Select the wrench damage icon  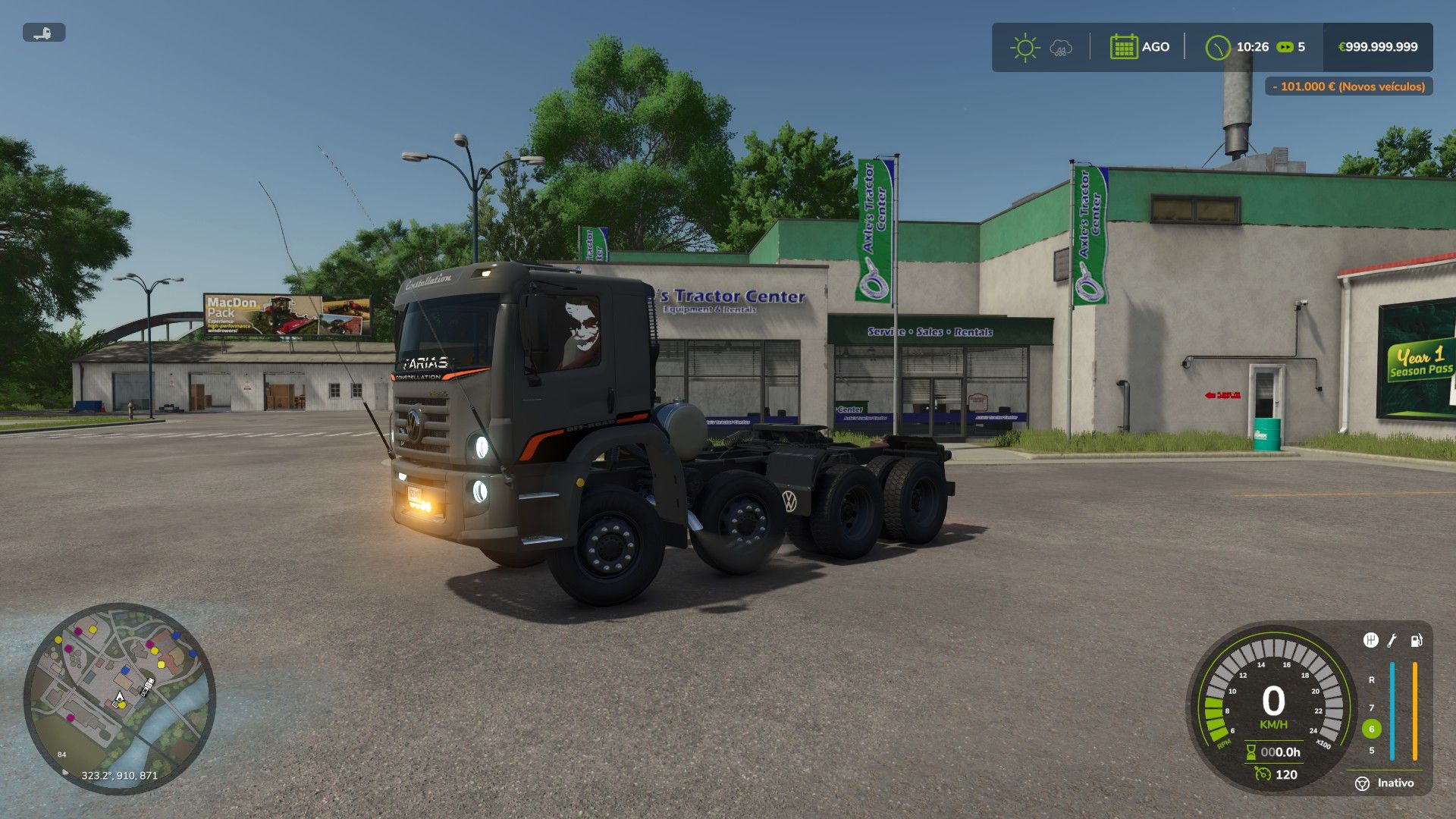[x=1392, y=641]
